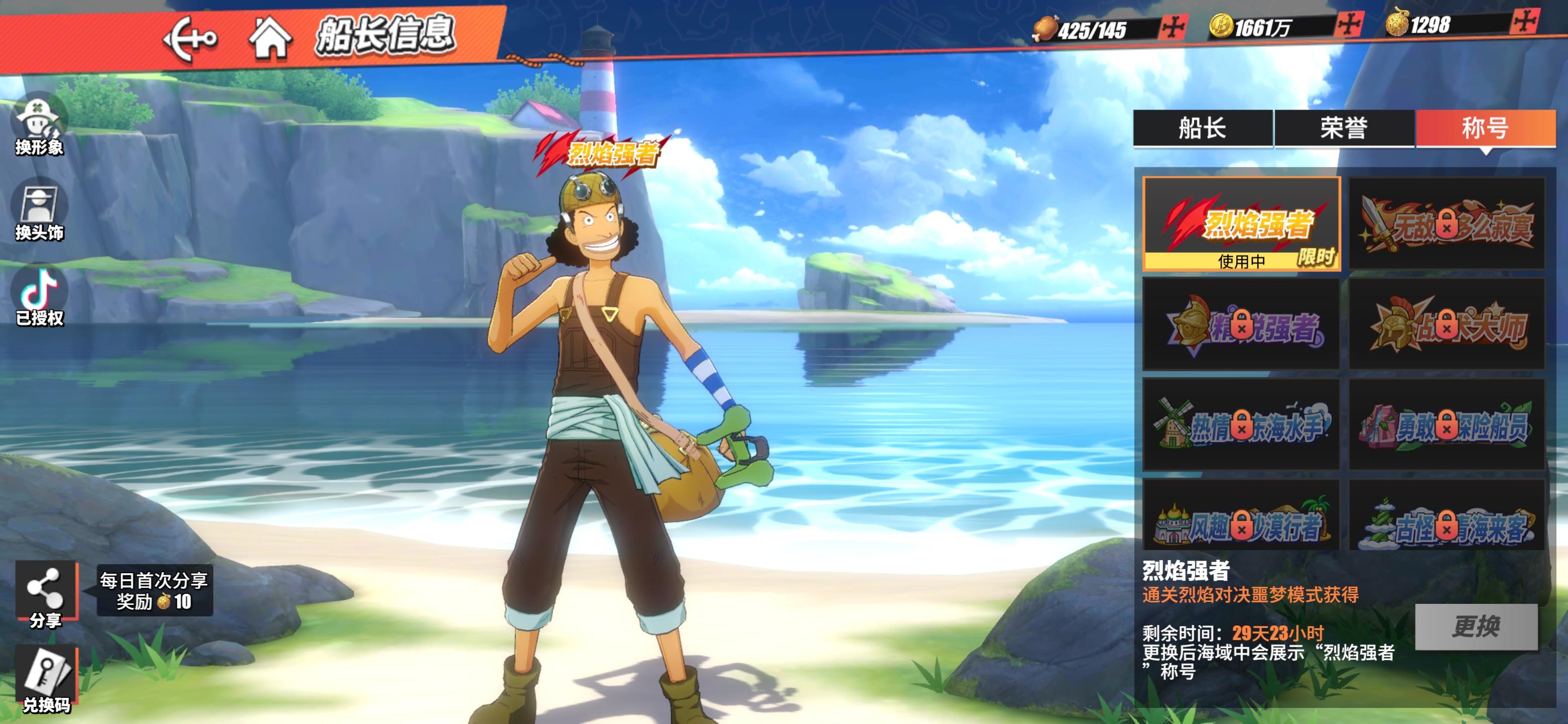Return to home via the house icon

(x=270, y=38)
